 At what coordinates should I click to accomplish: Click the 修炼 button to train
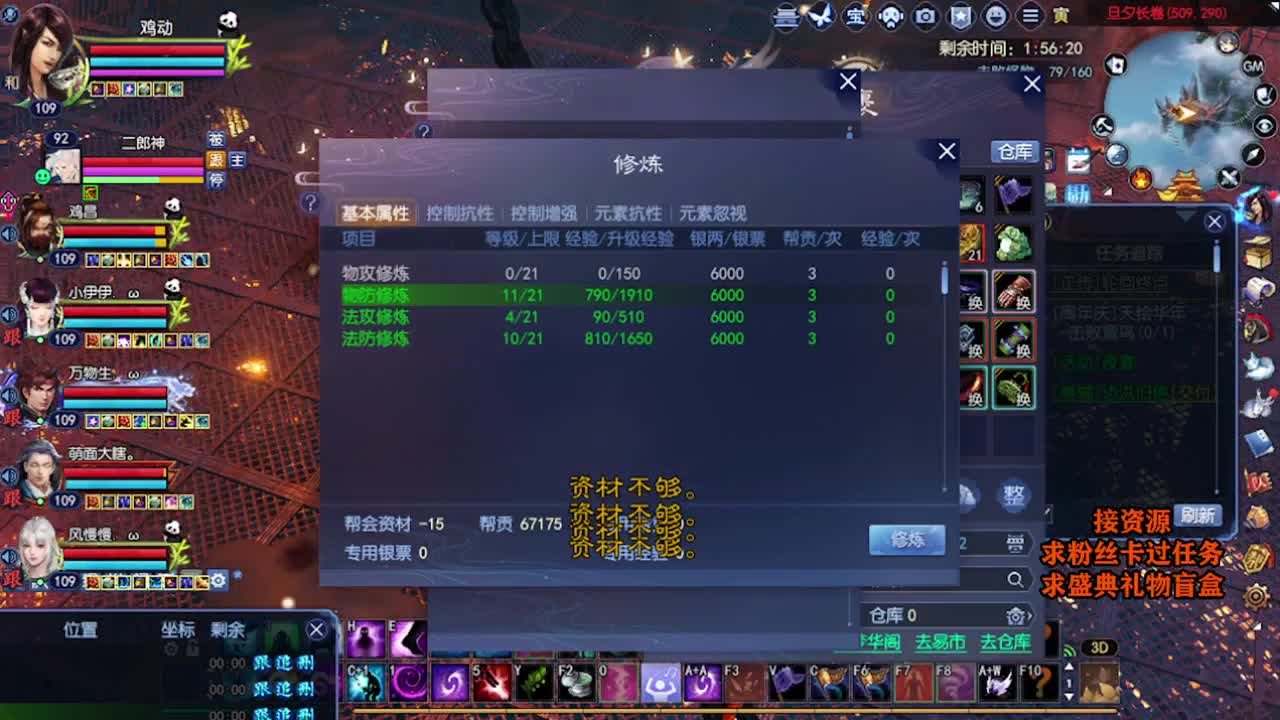pos(907,539)
